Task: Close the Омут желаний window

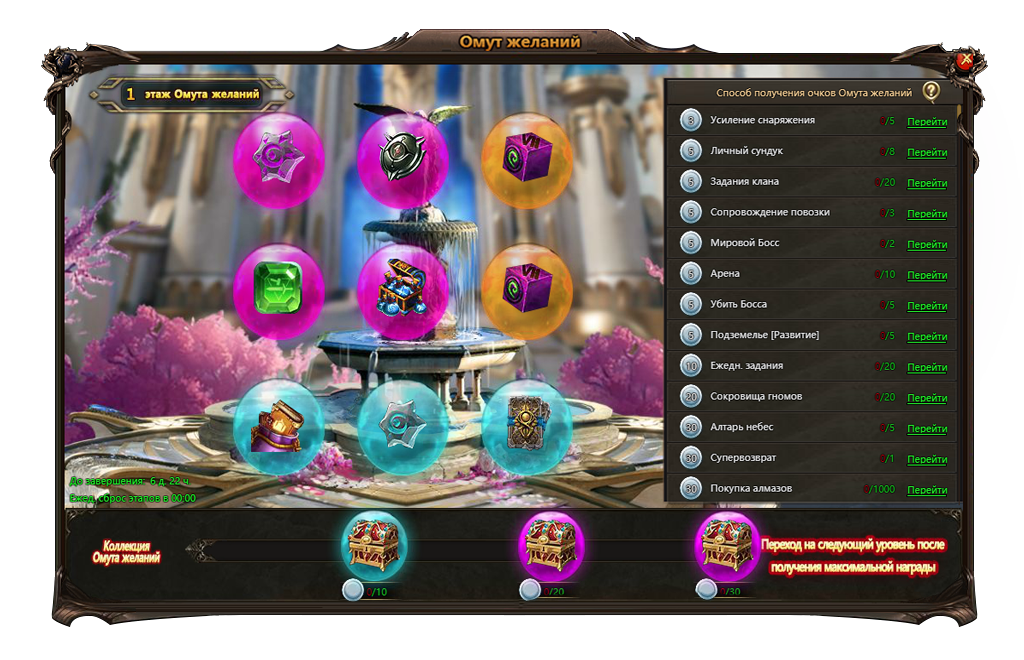Action: tap(965, 61)
